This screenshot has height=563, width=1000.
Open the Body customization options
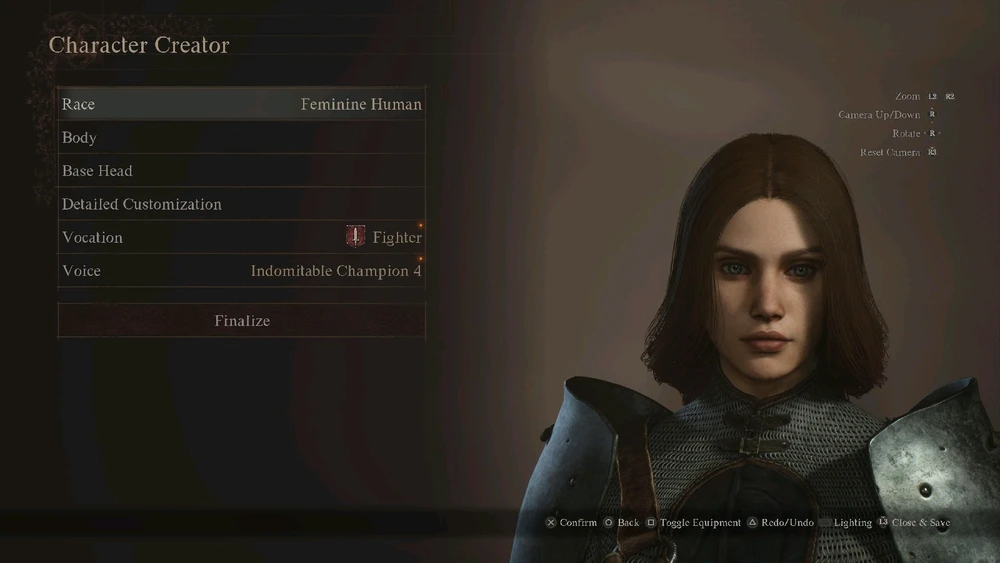[241, 138]
